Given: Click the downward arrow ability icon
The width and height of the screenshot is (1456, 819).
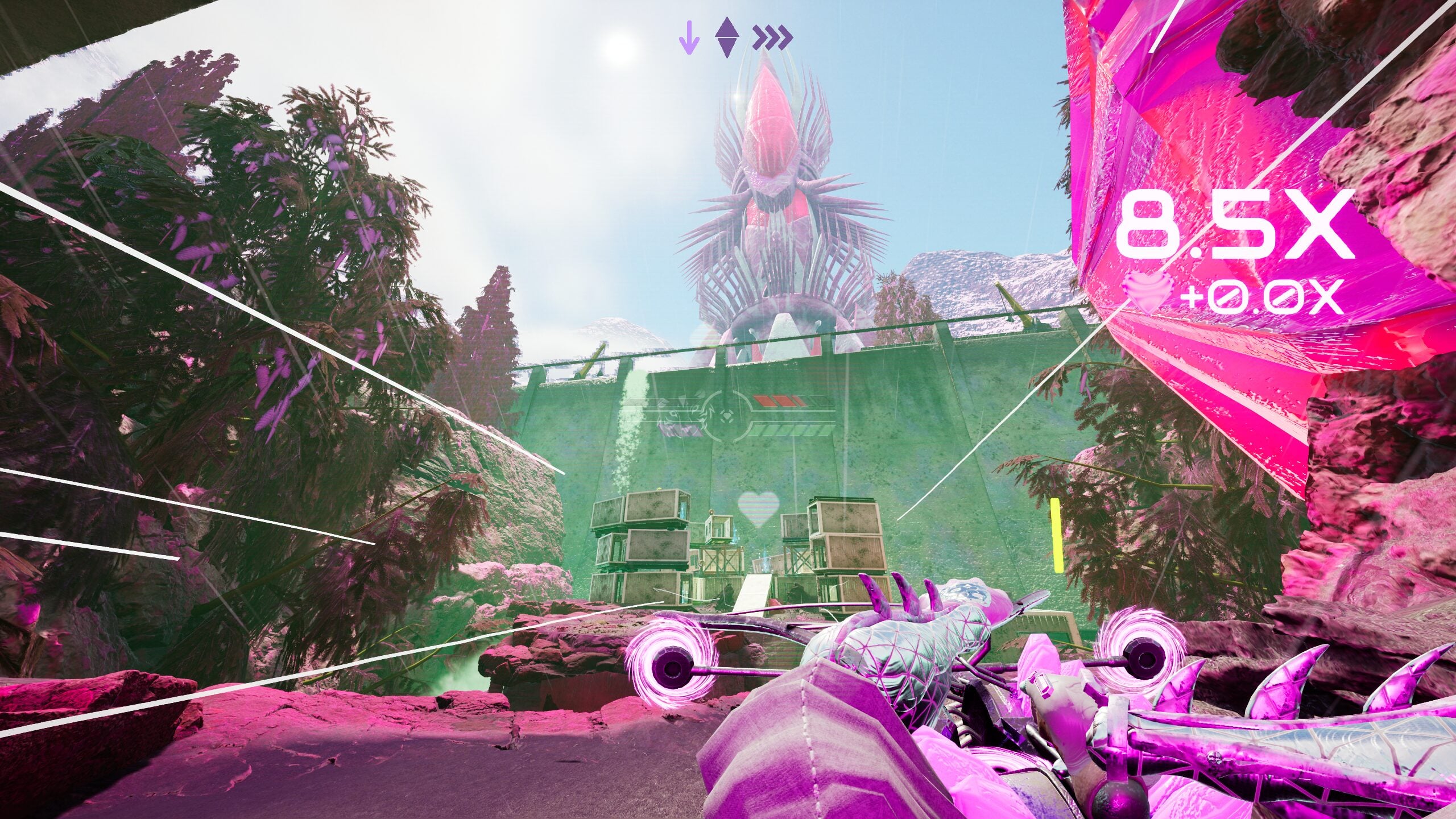Looking at the screenshot, I should click(x=689, y=39).
